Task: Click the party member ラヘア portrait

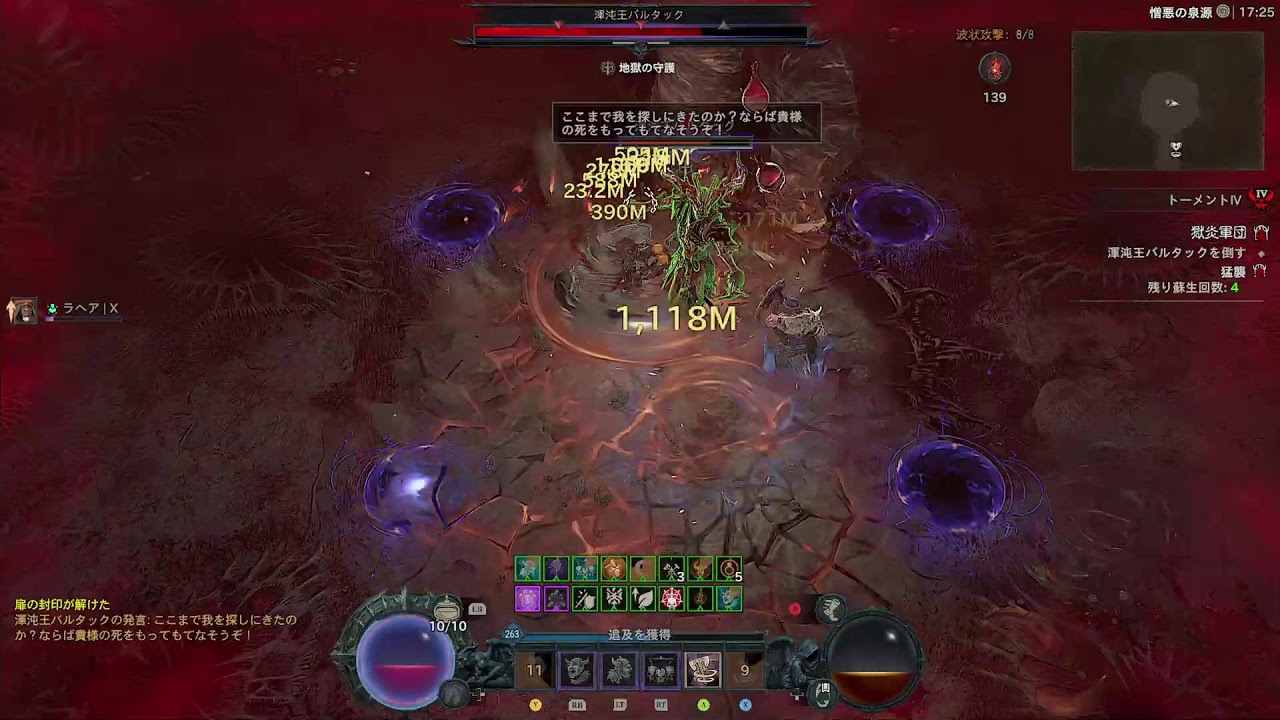Action: 22,310
